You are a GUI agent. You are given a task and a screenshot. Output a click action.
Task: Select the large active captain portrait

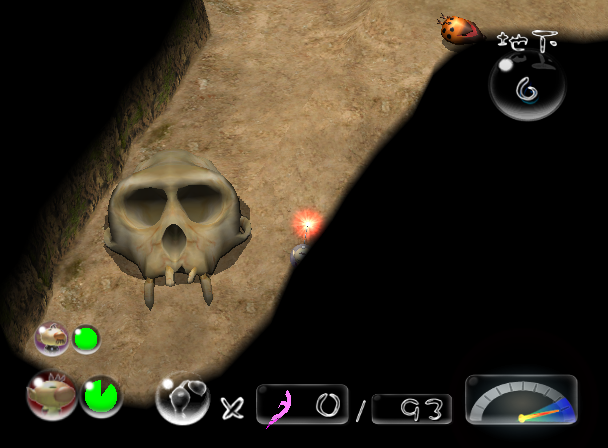(51, 395)
